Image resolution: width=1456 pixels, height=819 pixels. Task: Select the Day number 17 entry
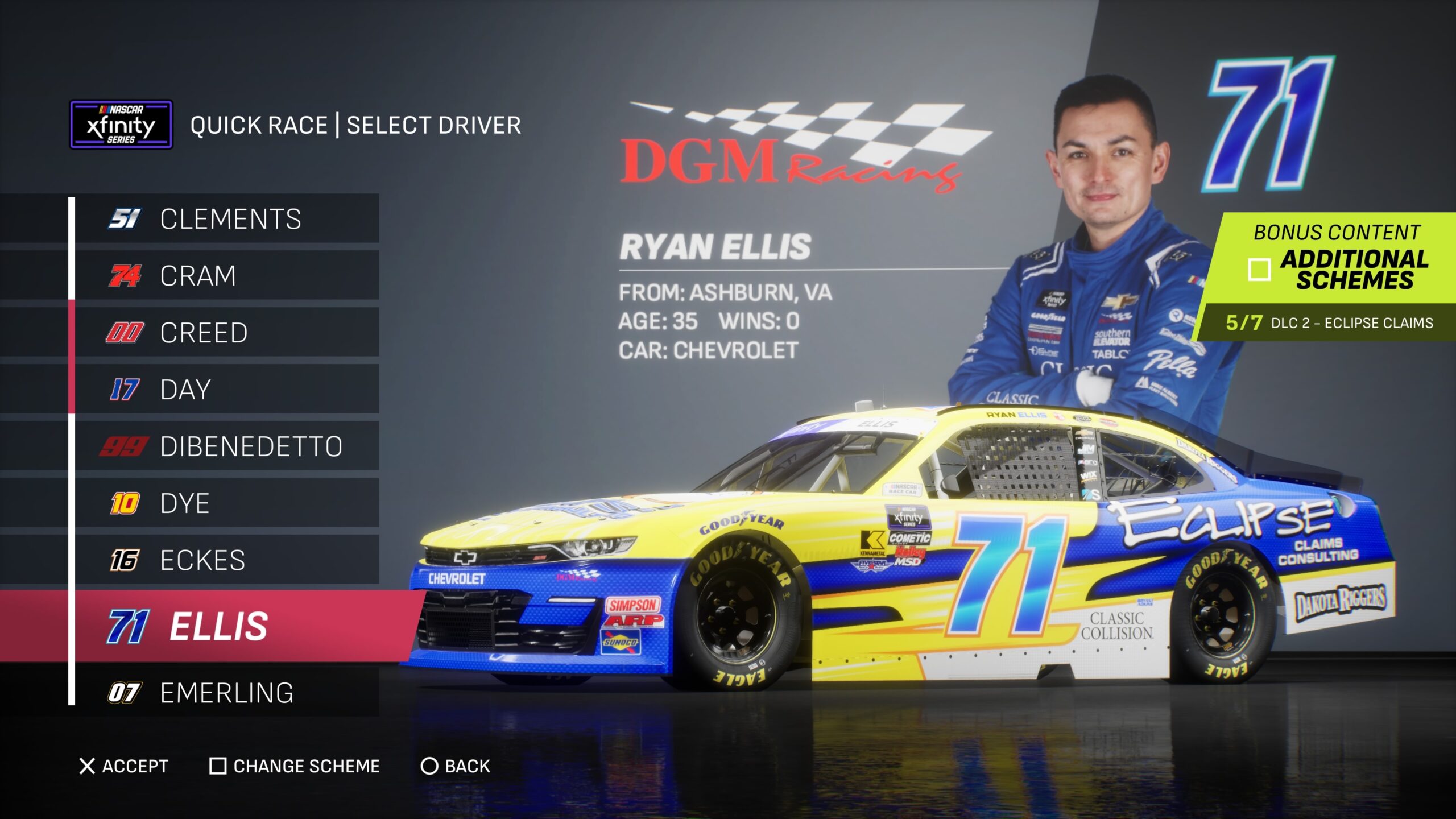pyautogui.click(x=227, y=390)
